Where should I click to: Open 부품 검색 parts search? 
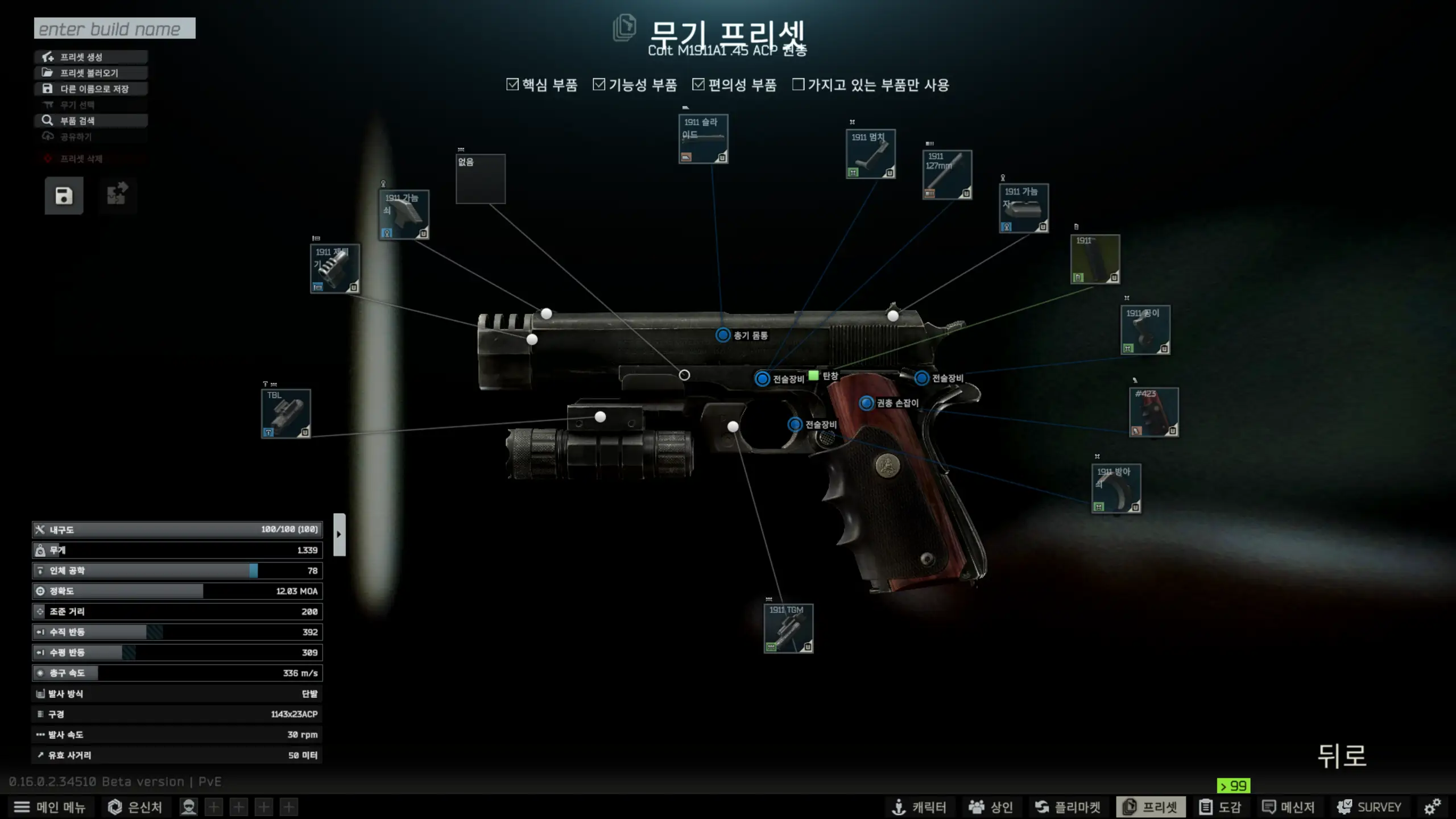point(91,121)
